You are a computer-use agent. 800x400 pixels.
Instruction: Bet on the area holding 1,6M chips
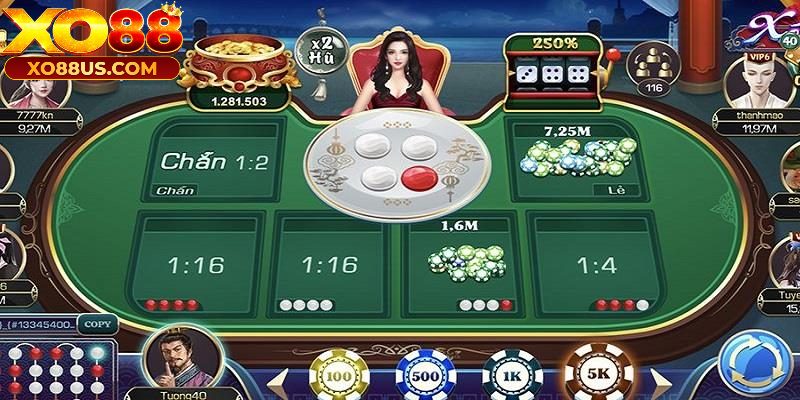coord(462,263)
